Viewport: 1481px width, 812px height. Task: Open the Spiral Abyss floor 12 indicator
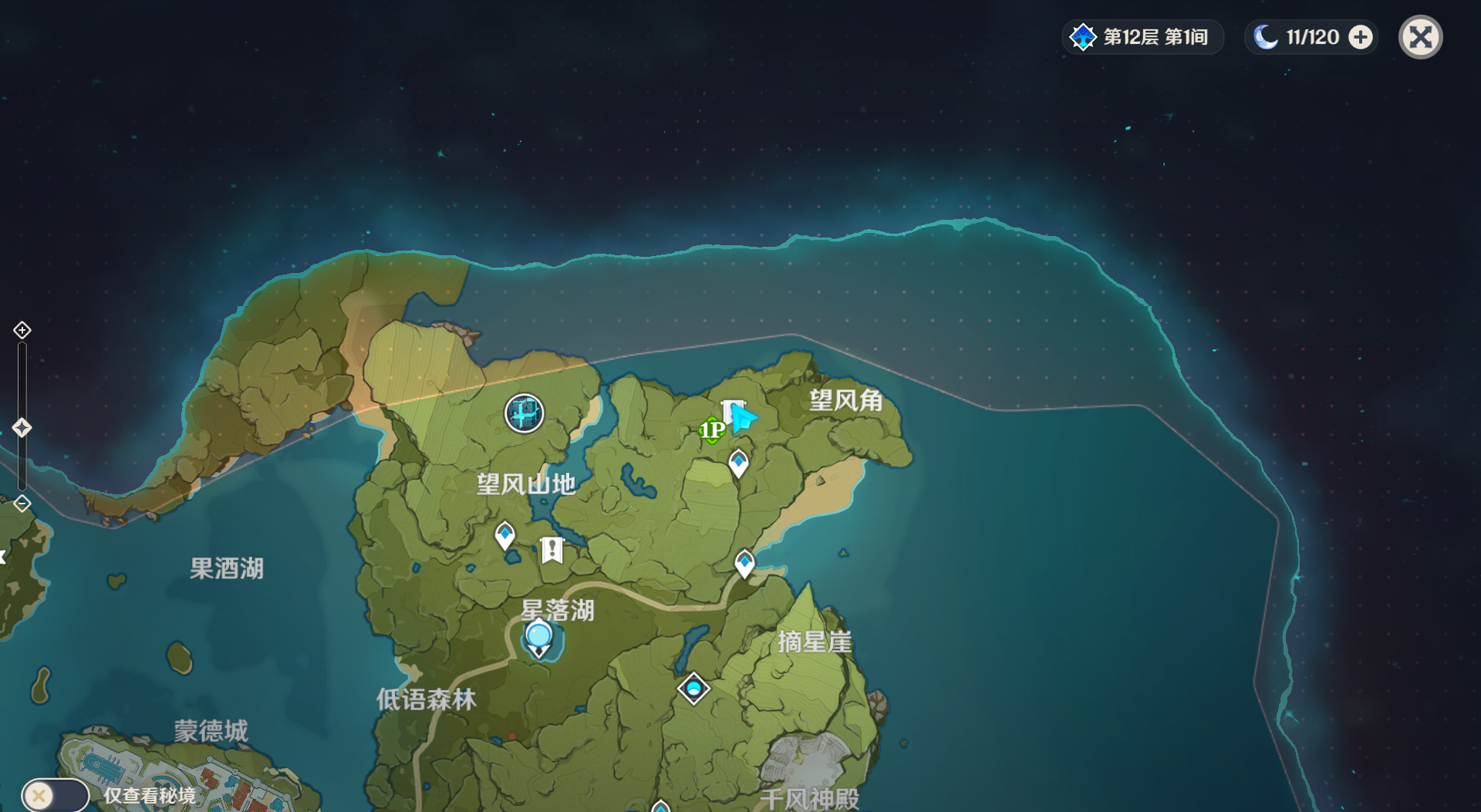point(1142,37)
